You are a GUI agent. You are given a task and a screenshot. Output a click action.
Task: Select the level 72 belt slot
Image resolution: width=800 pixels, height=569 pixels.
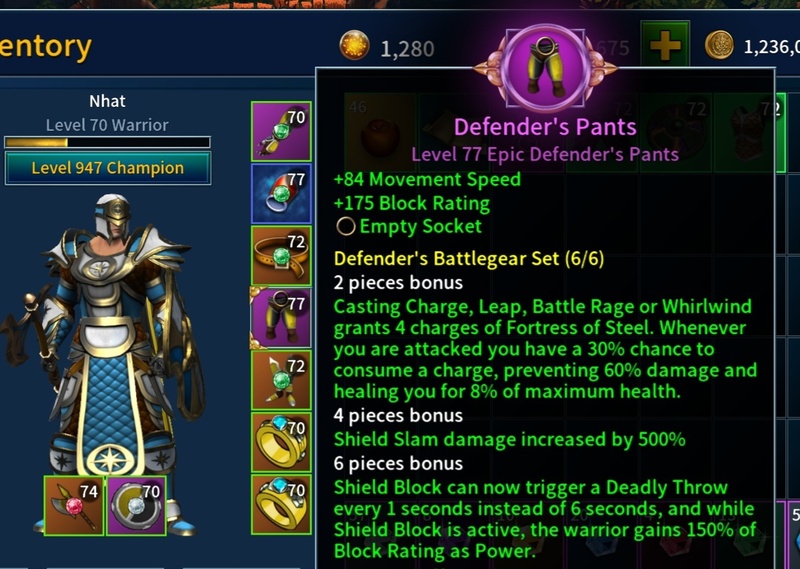pyautogui.click(x=280, y=257)
